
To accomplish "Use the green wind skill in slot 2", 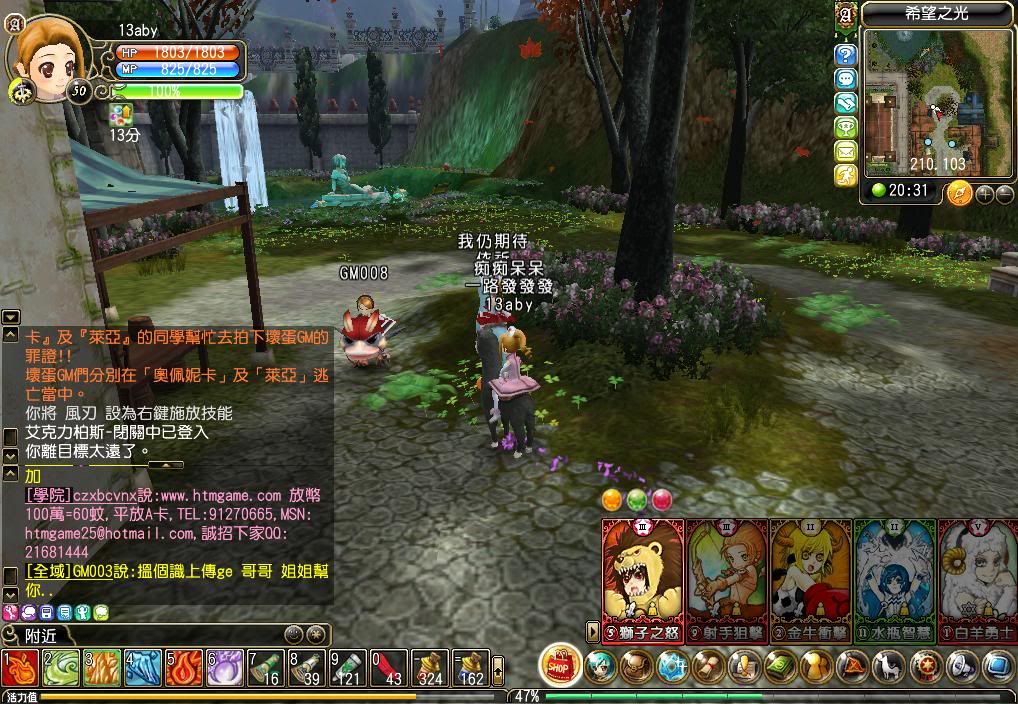I will 60,667.
